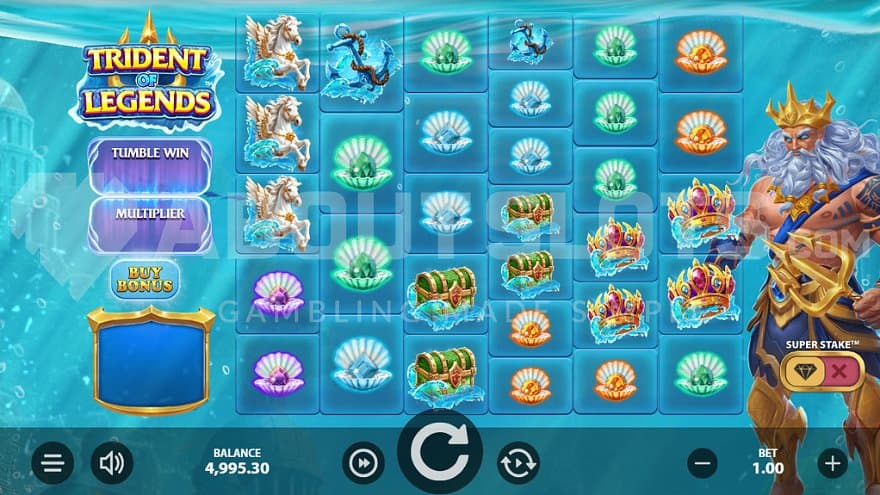The height and width of the screenshot is (495, 880).
Task: Open the Buy Bonus feature
Action: coord(145,278)
